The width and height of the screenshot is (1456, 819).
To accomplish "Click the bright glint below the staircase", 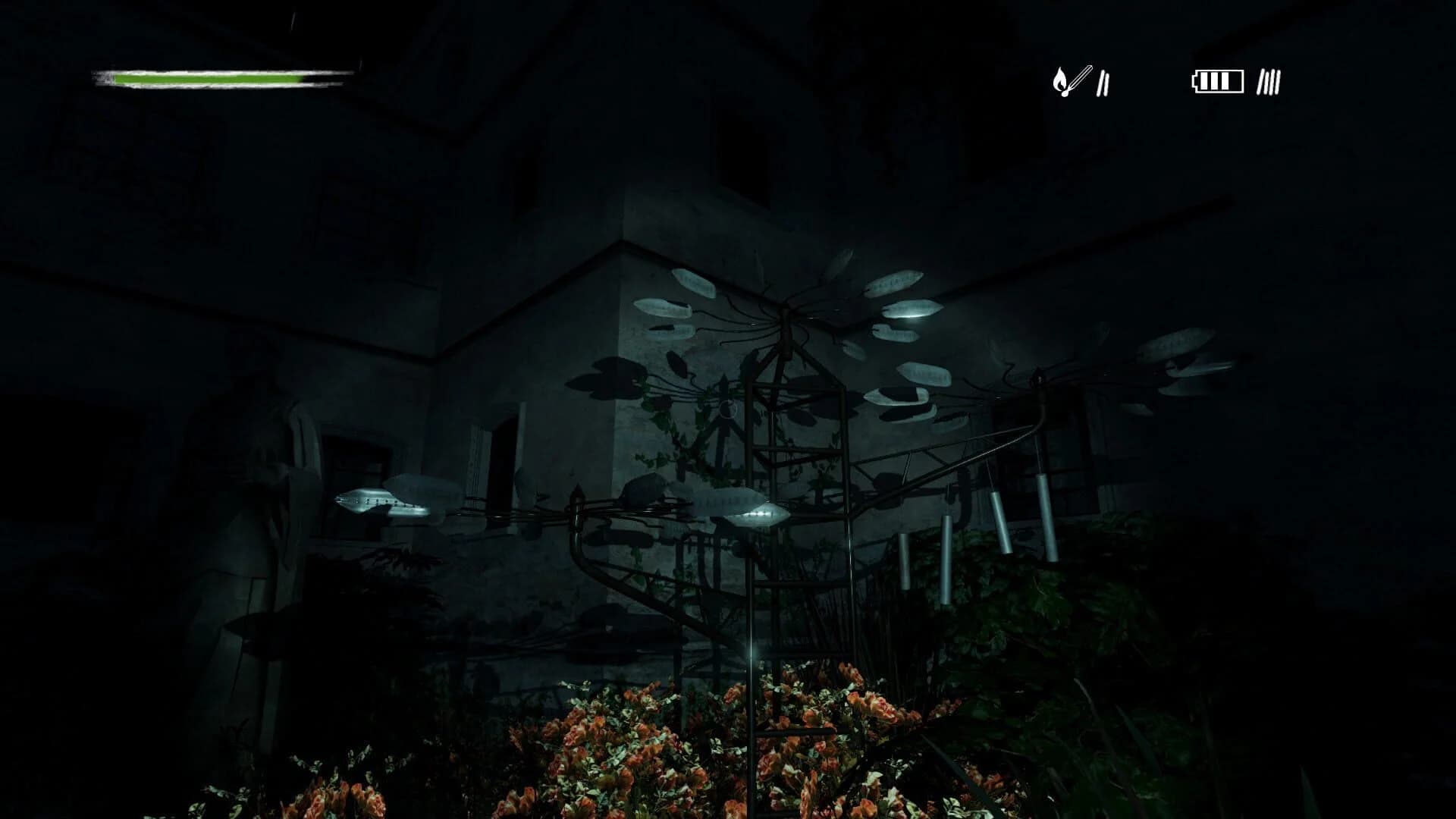I will pyautogui.click(x=751, y=652).
